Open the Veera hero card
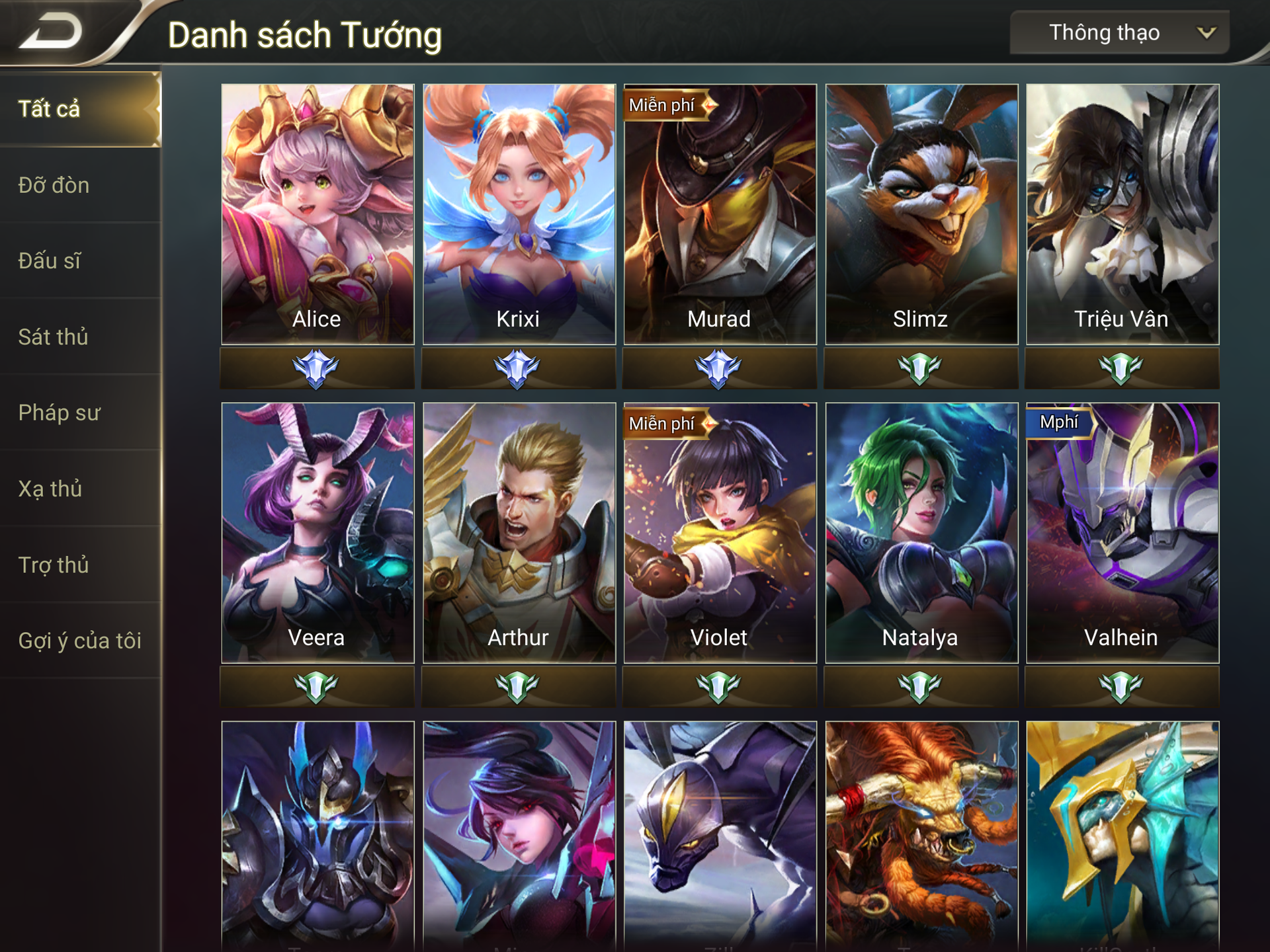 (x=317, y=533)
